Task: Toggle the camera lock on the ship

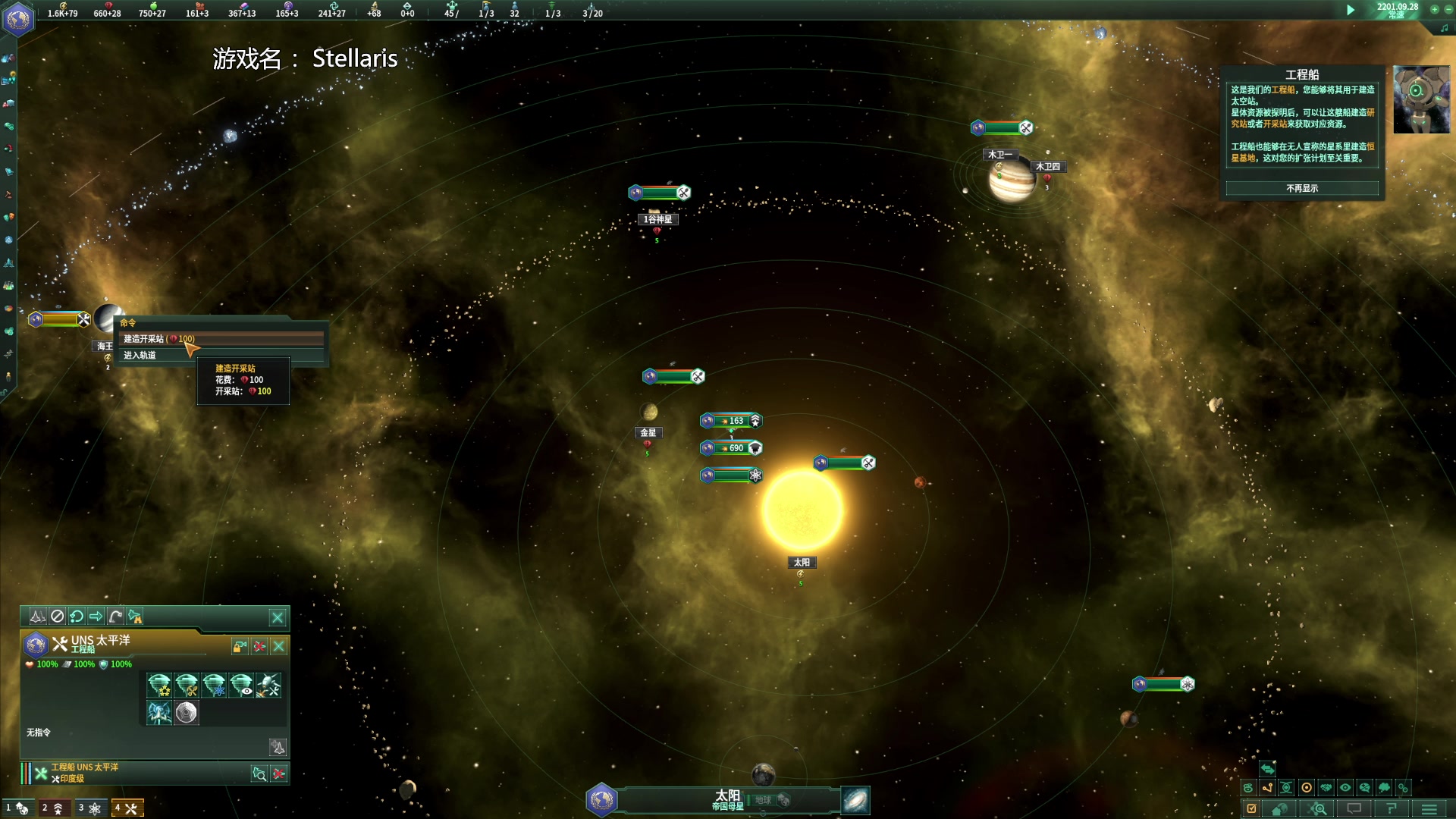Action: (x=240, y=646)
